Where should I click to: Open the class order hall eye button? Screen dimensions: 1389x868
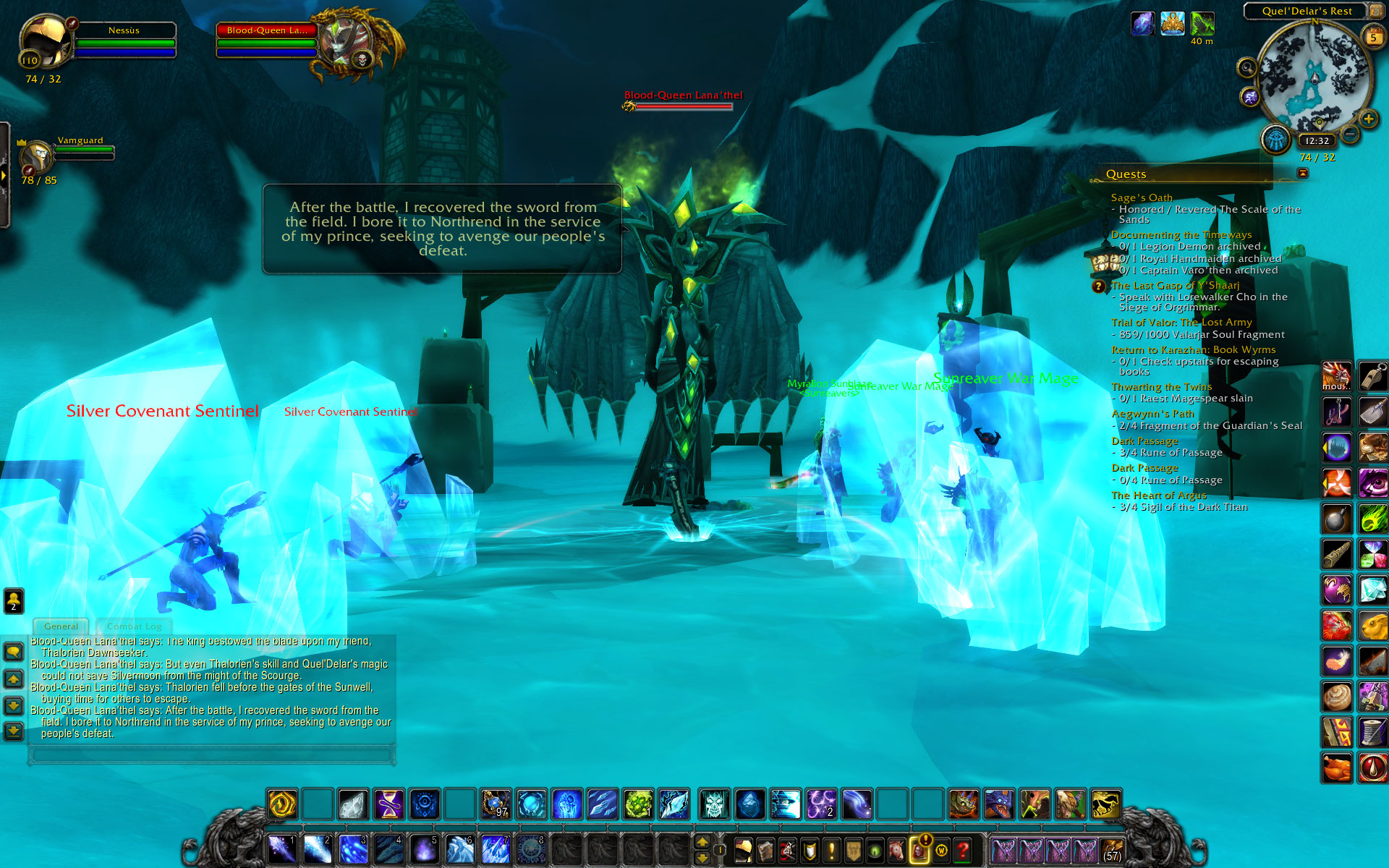(x=1275, y=139)
